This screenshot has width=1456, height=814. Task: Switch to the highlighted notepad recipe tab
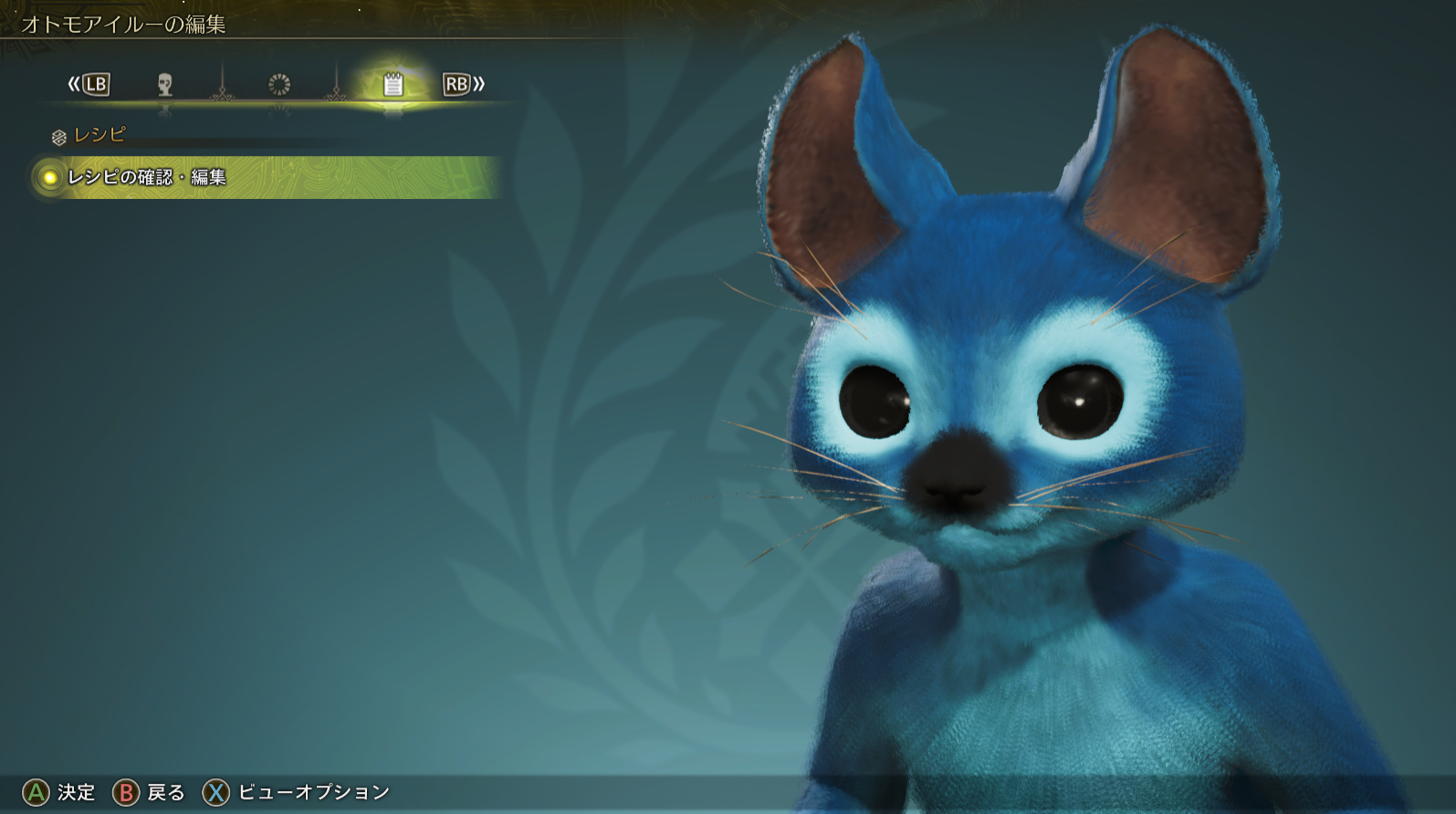(393, 85)
